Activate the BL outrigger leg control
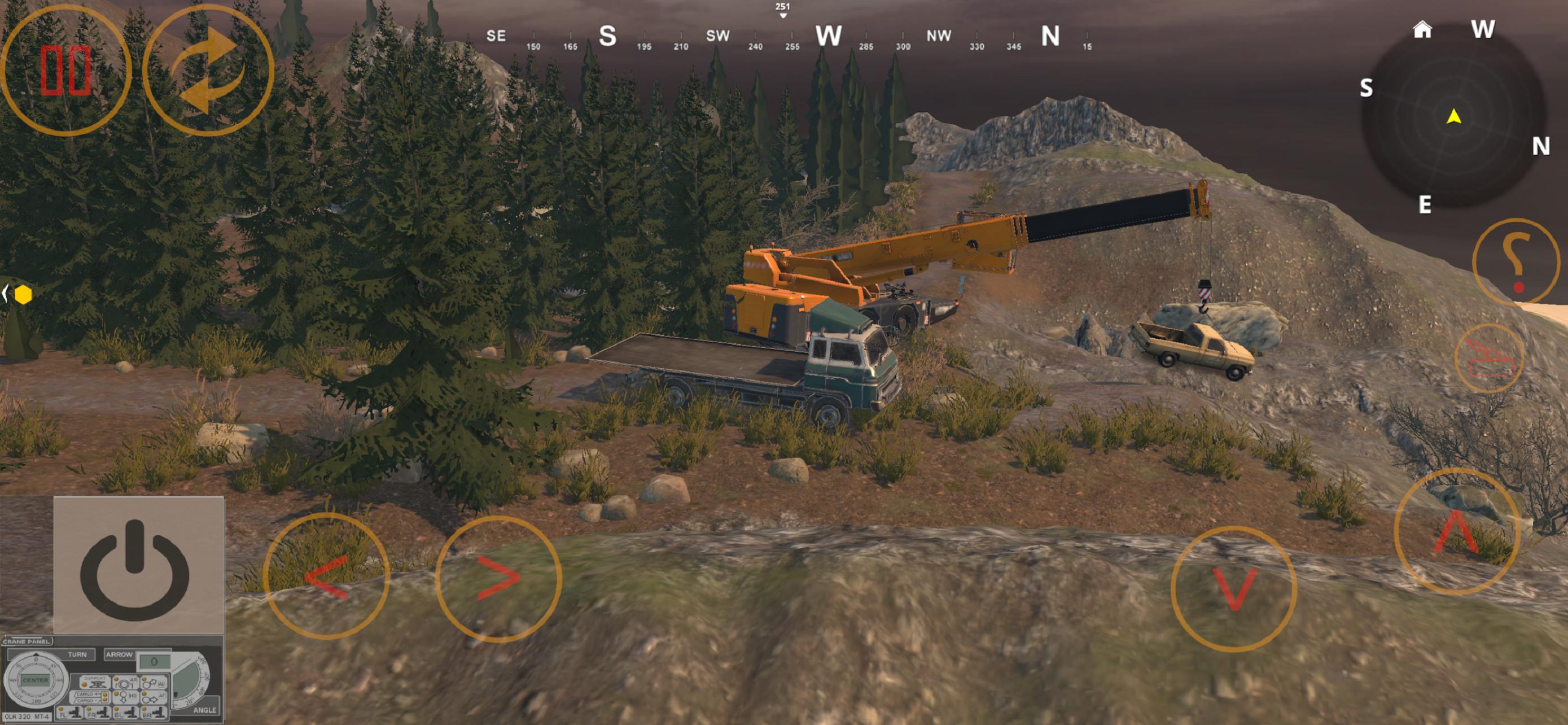Viewport: 1568px width, 725px height. (126, 711)
